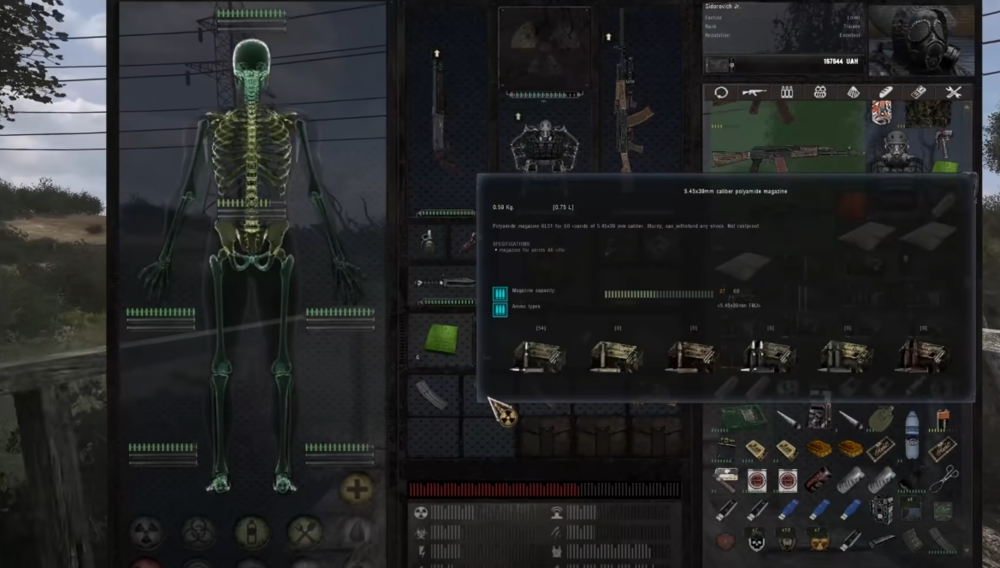Screen dimensions: 1000x568
Task: Click the white skull patch stack
Action: point(757,540)
